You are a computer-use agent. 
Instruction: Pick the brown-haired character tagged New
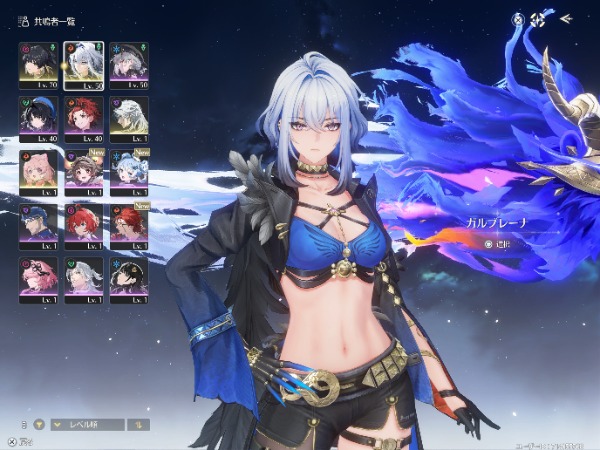point(83,170)
